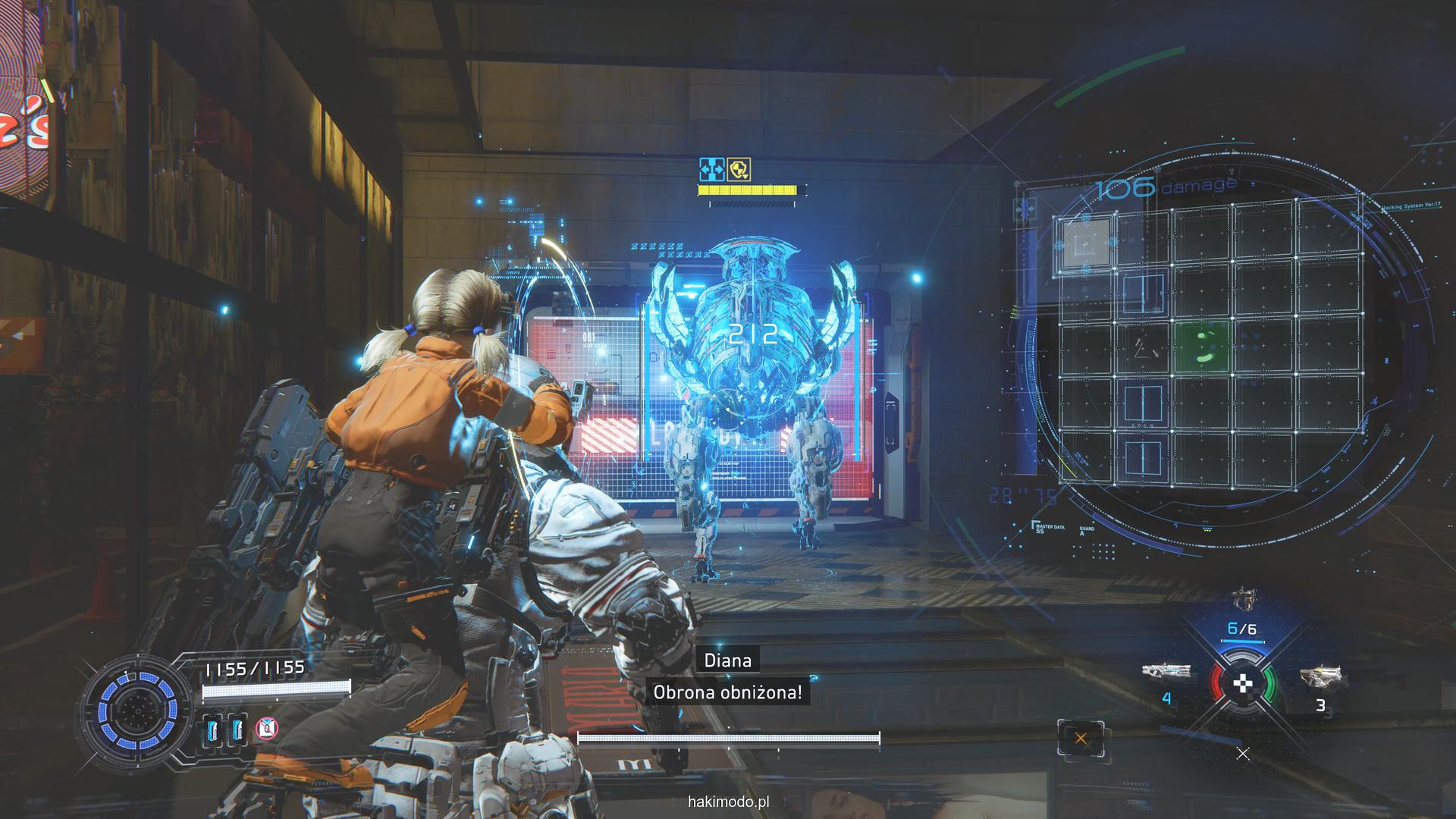
Task: Switch to the long rifle with 4 ammo
Action: 1166,671
